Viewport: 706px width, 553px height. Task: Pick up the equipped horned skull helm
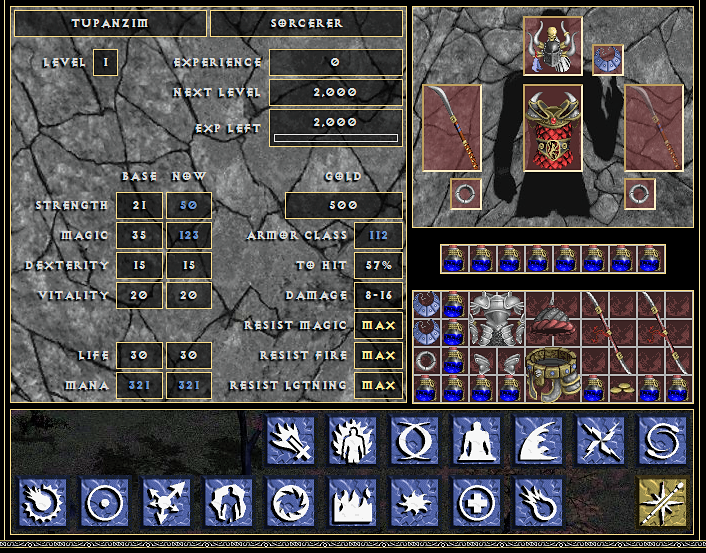pos(552,46)
